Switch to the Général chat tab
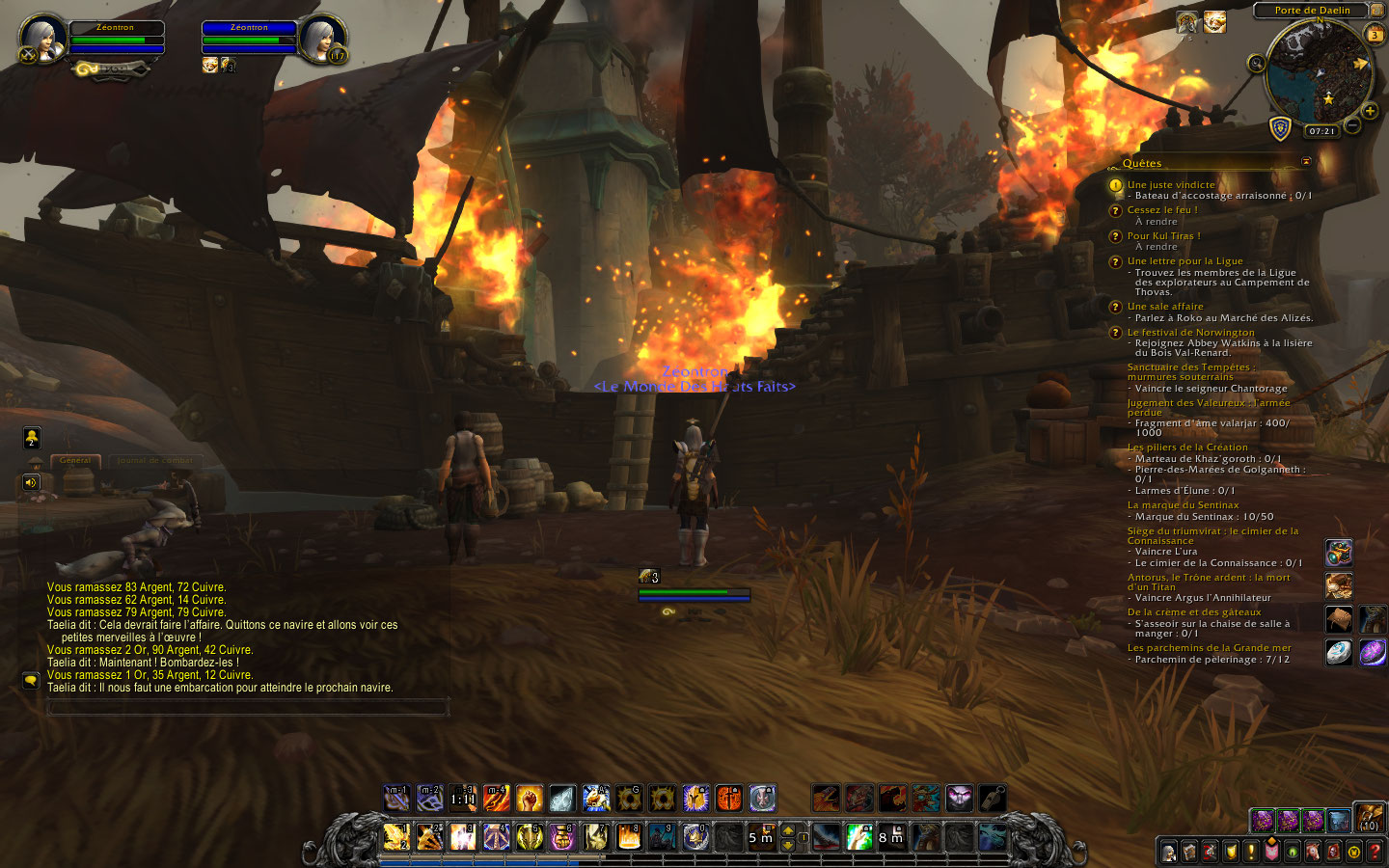 click(75, 460)
